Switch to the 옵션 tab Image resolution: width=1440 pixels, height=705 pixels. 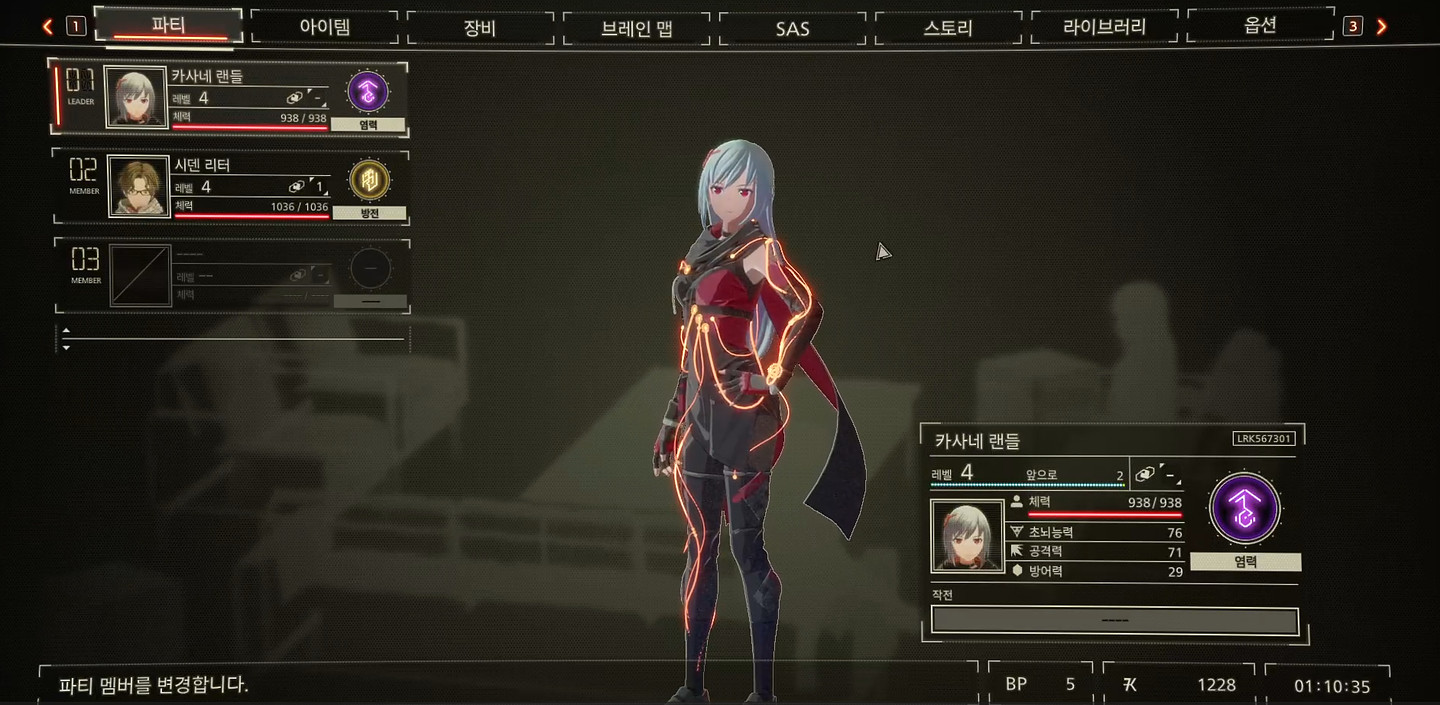point(1260,26)
